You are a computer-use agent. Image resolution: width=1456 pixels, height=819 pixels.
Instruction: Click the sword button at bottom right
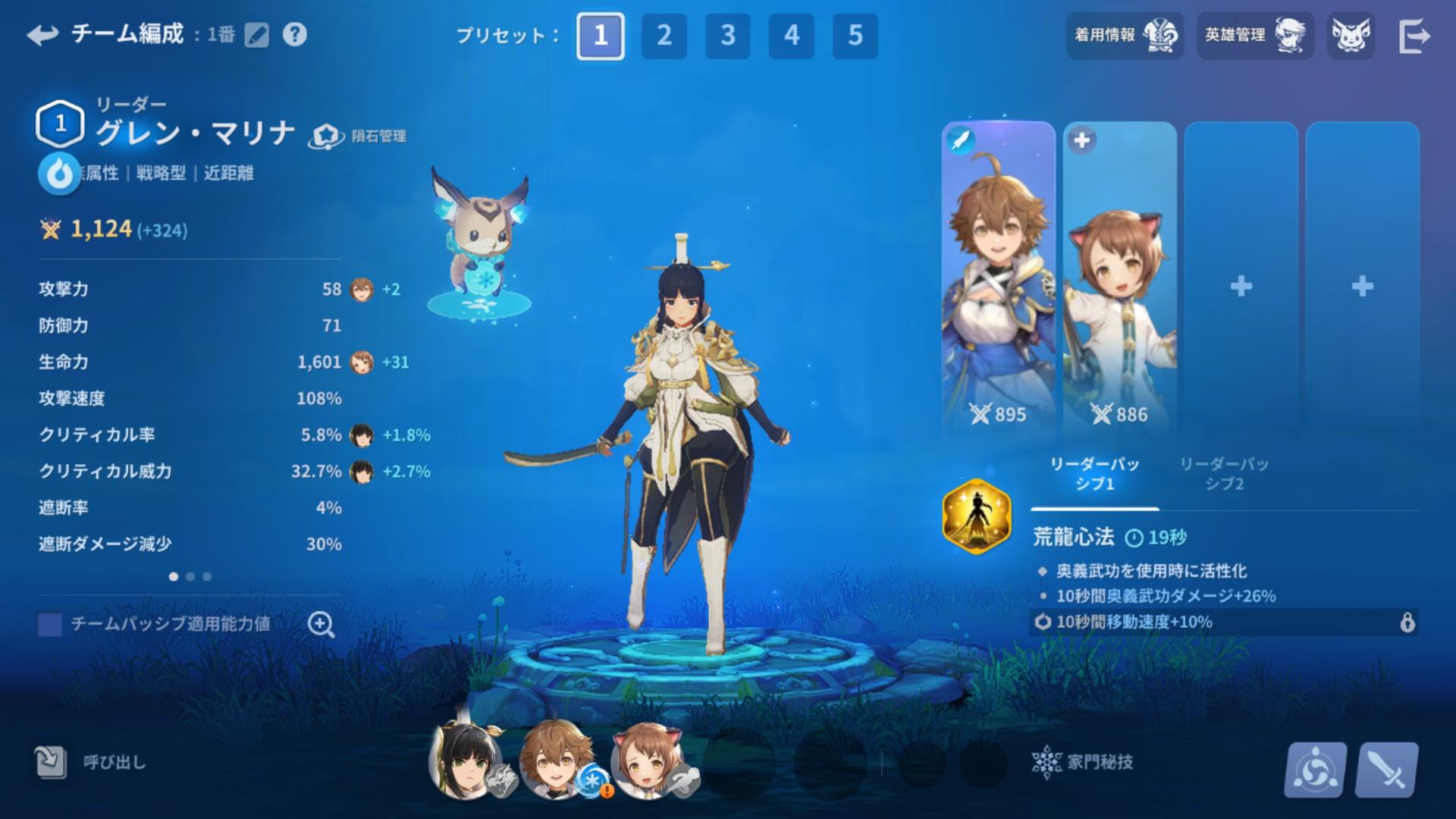coord(1387,770)
